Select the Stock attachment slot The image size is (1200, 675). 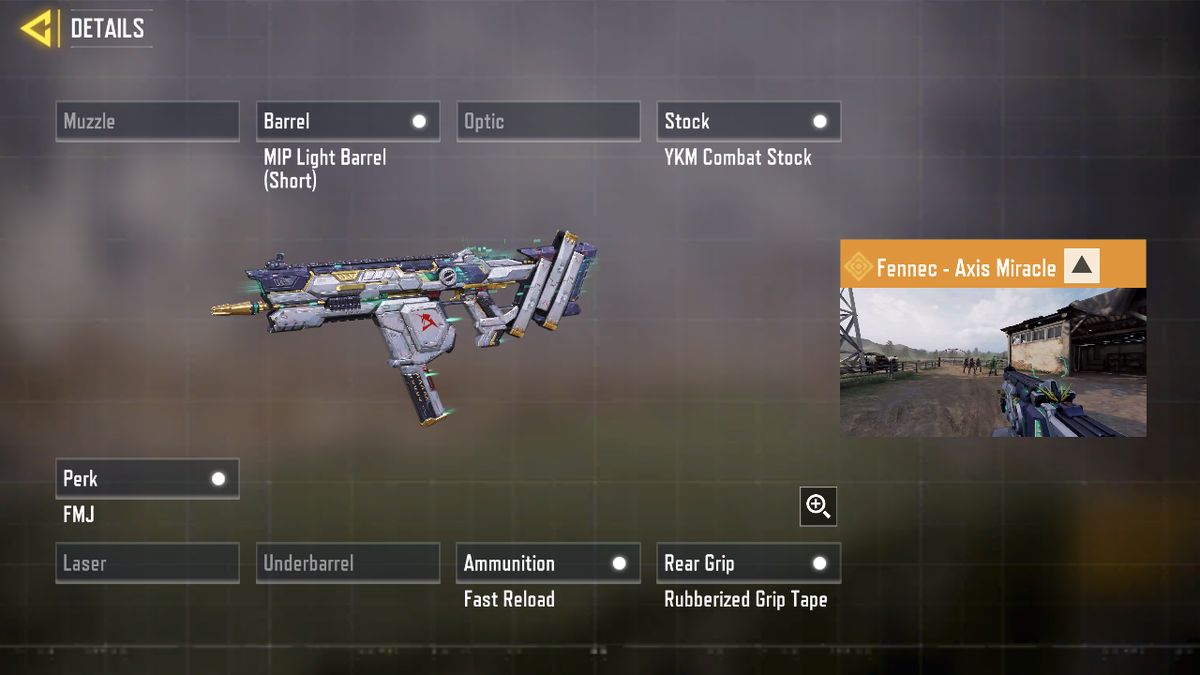(748, 121)
